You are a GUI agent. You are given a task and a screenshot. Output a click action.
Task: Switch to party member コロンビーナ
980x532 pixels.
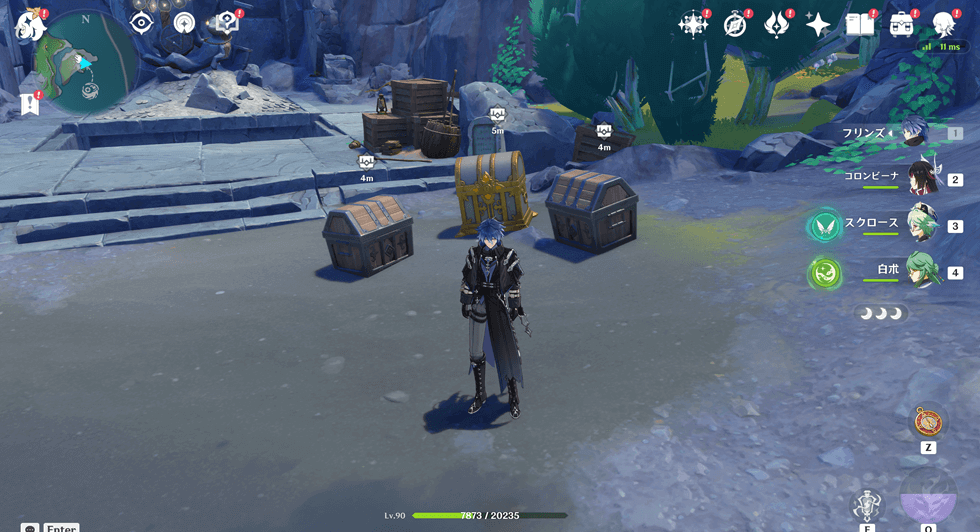pyautogui.click(x=920, y=178)
